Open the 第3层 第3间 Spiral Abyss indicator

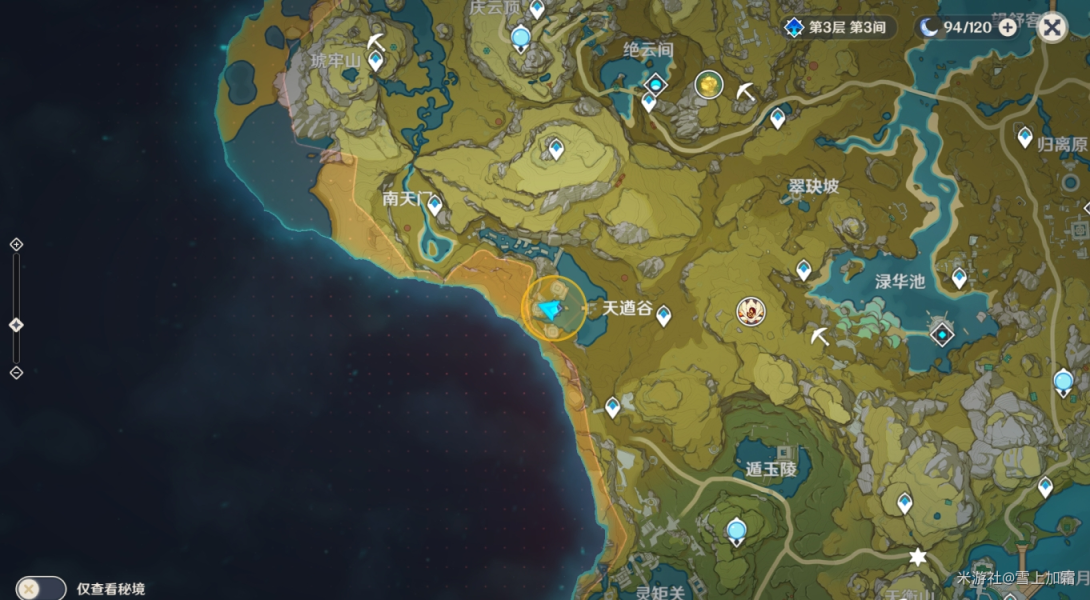(x=838, y=27)
